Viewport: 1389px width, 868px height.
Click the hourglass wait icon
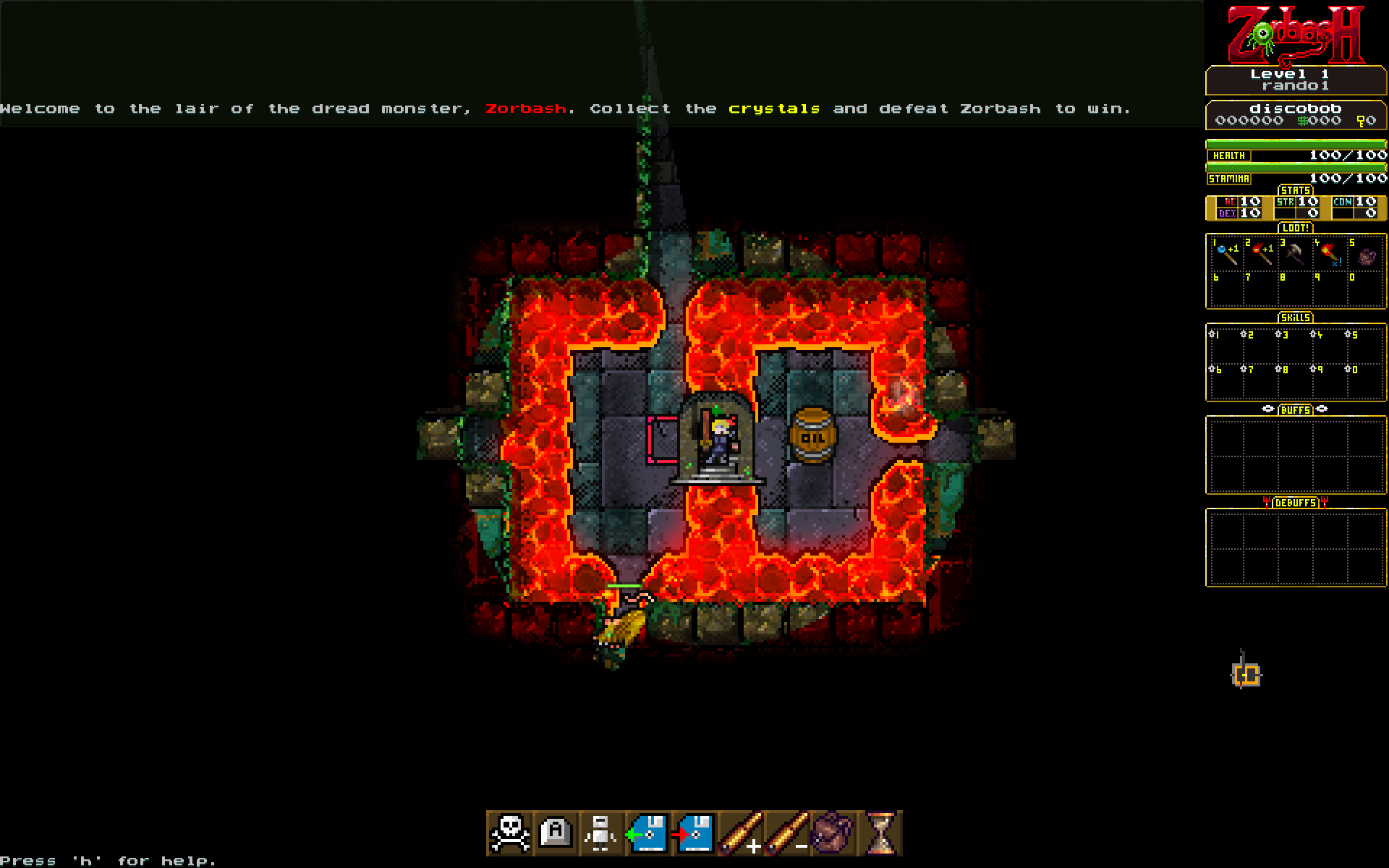(x=880, y=833)
